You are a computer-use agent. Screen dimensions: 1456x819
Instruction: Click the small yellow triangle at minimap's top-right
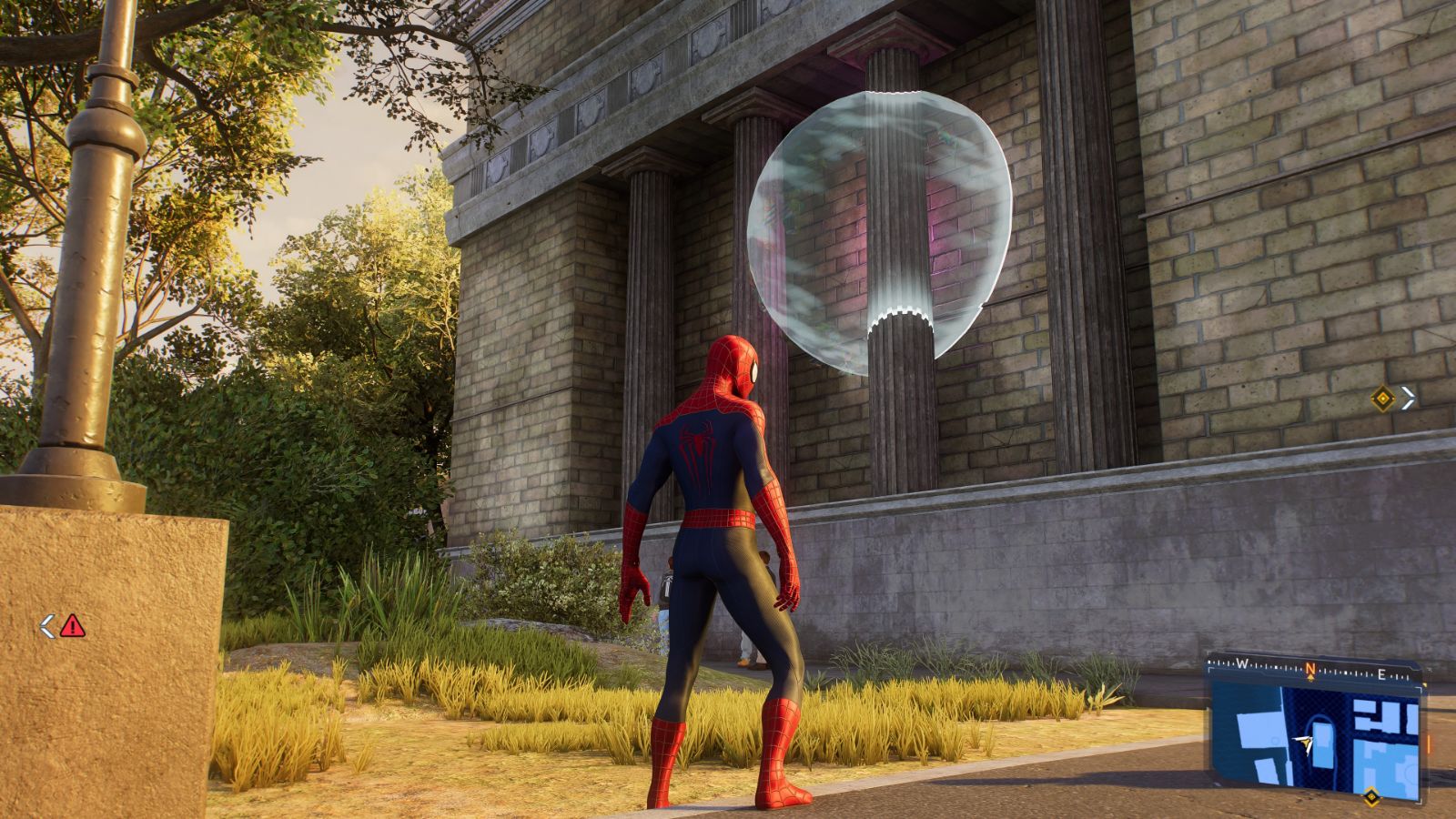1426,684
